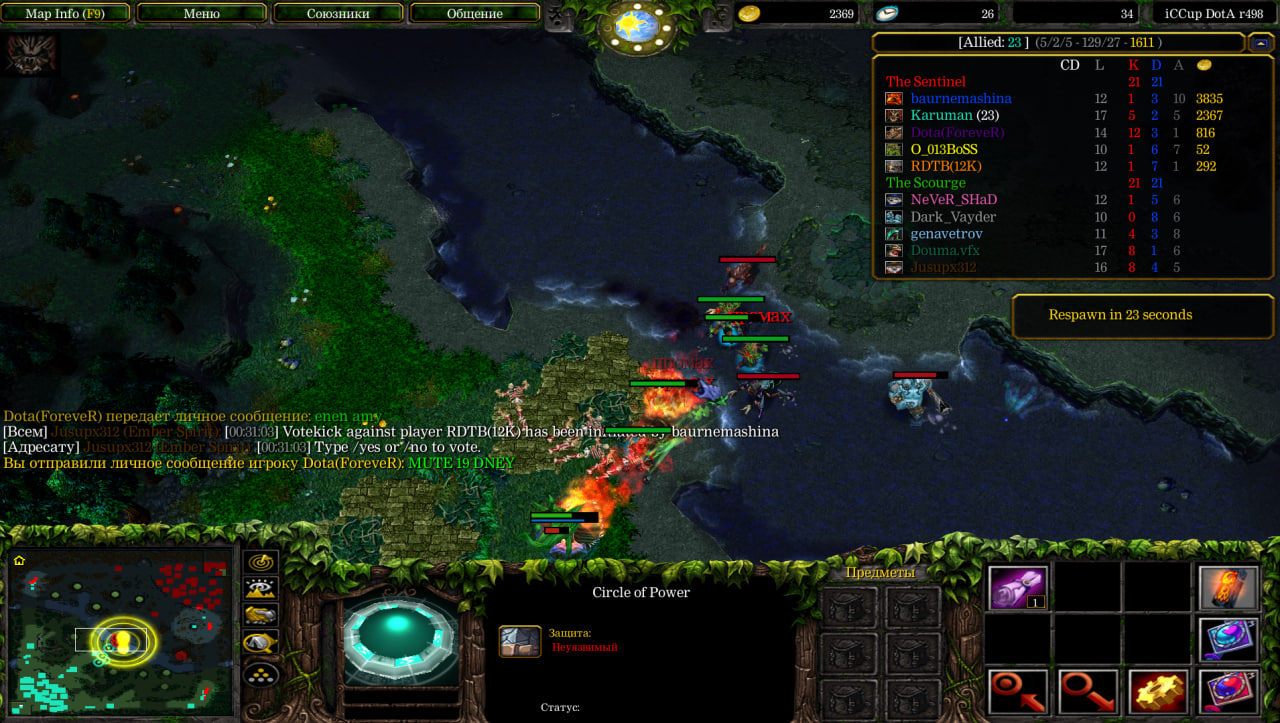Open the Общение chat log
1280x723 pixels.
click(x=475, y=14)
